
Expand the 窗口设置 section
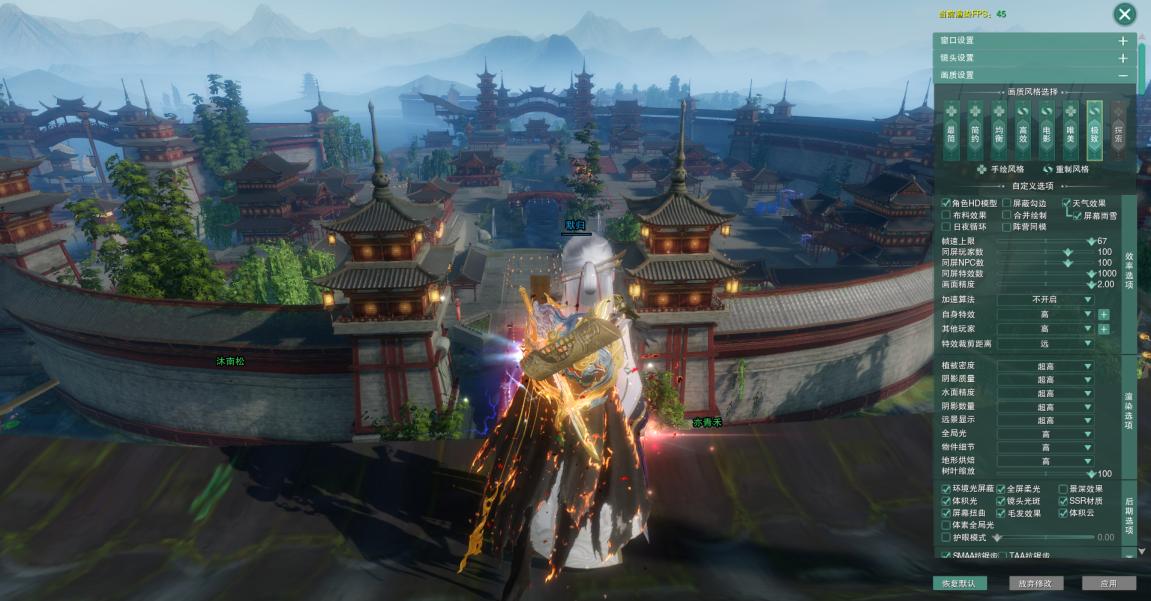[1123, 41]
